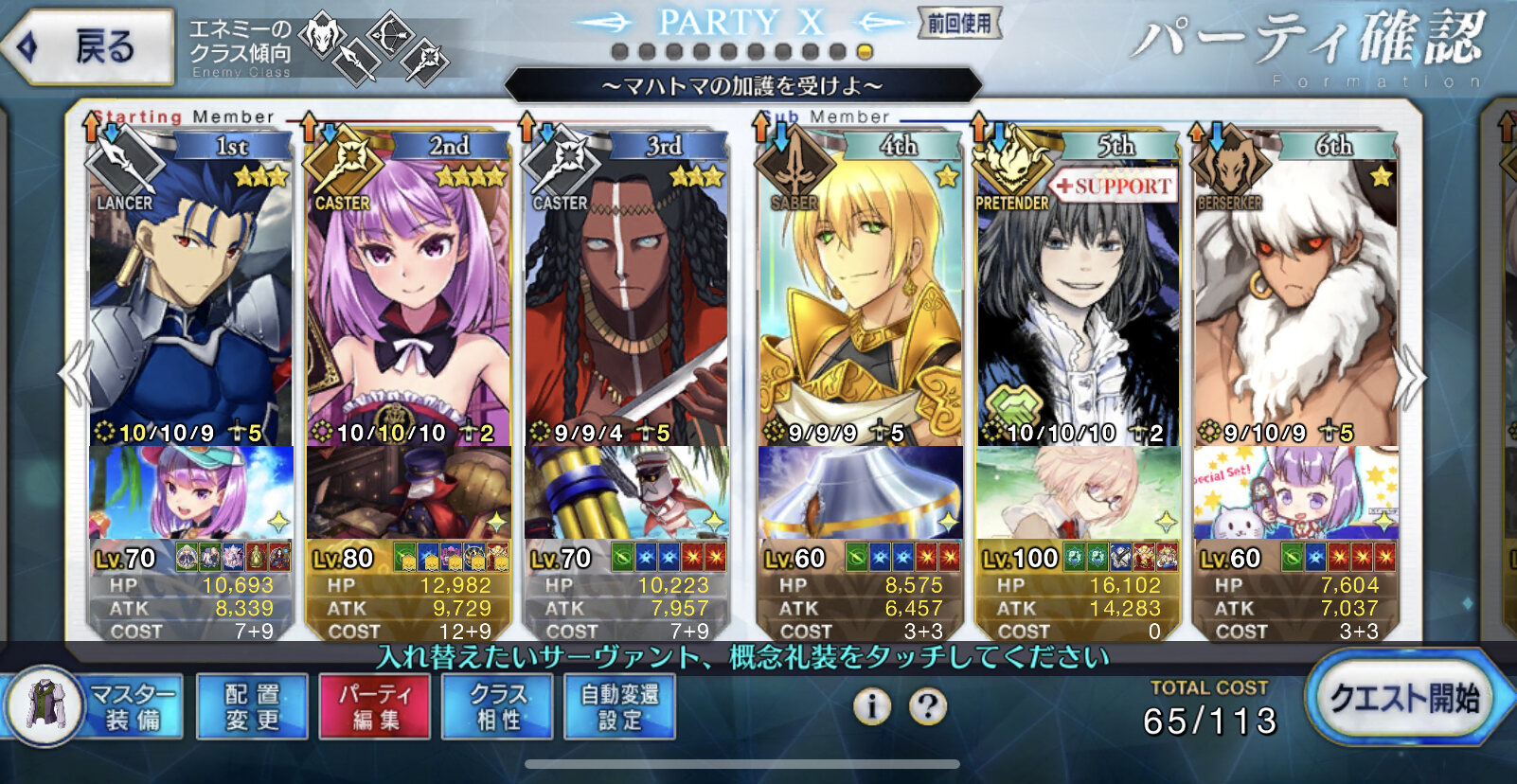Open 配置変更 formation change
Viewport: 1517px width, 784px height.
(252, 706)
